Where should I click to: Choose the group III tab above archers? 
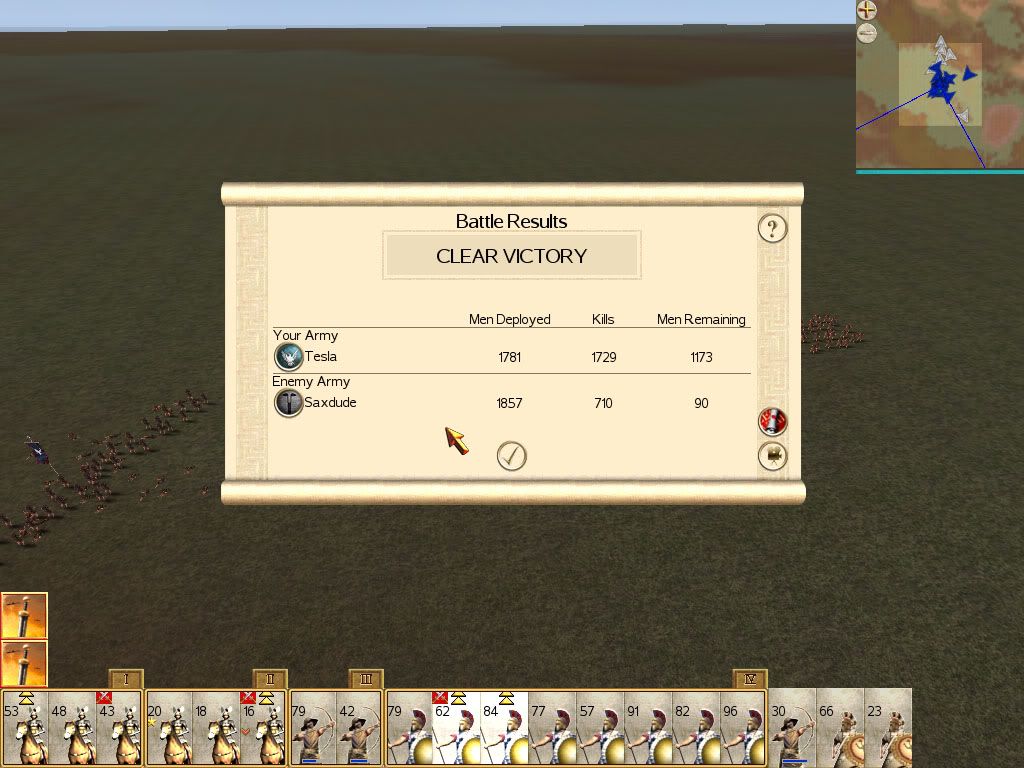click(366, 679)
